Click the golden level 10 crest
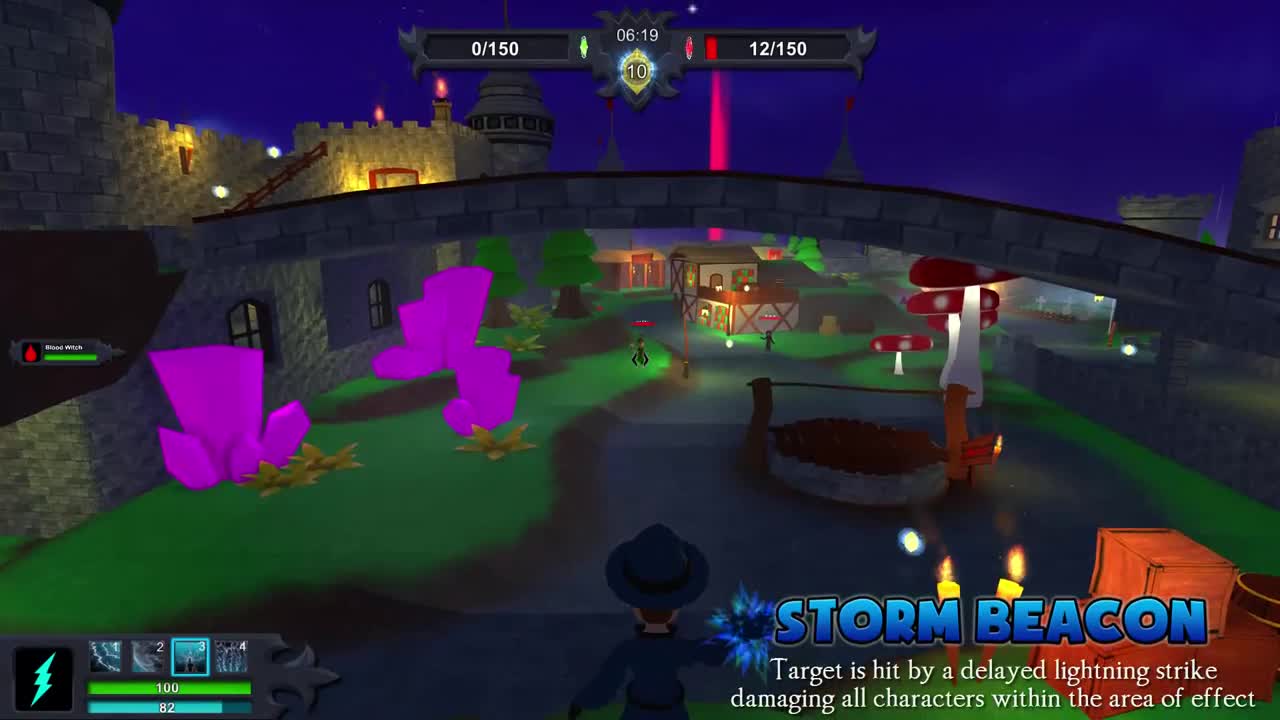Screen dimensions: 1280x720 coord(637,68)
